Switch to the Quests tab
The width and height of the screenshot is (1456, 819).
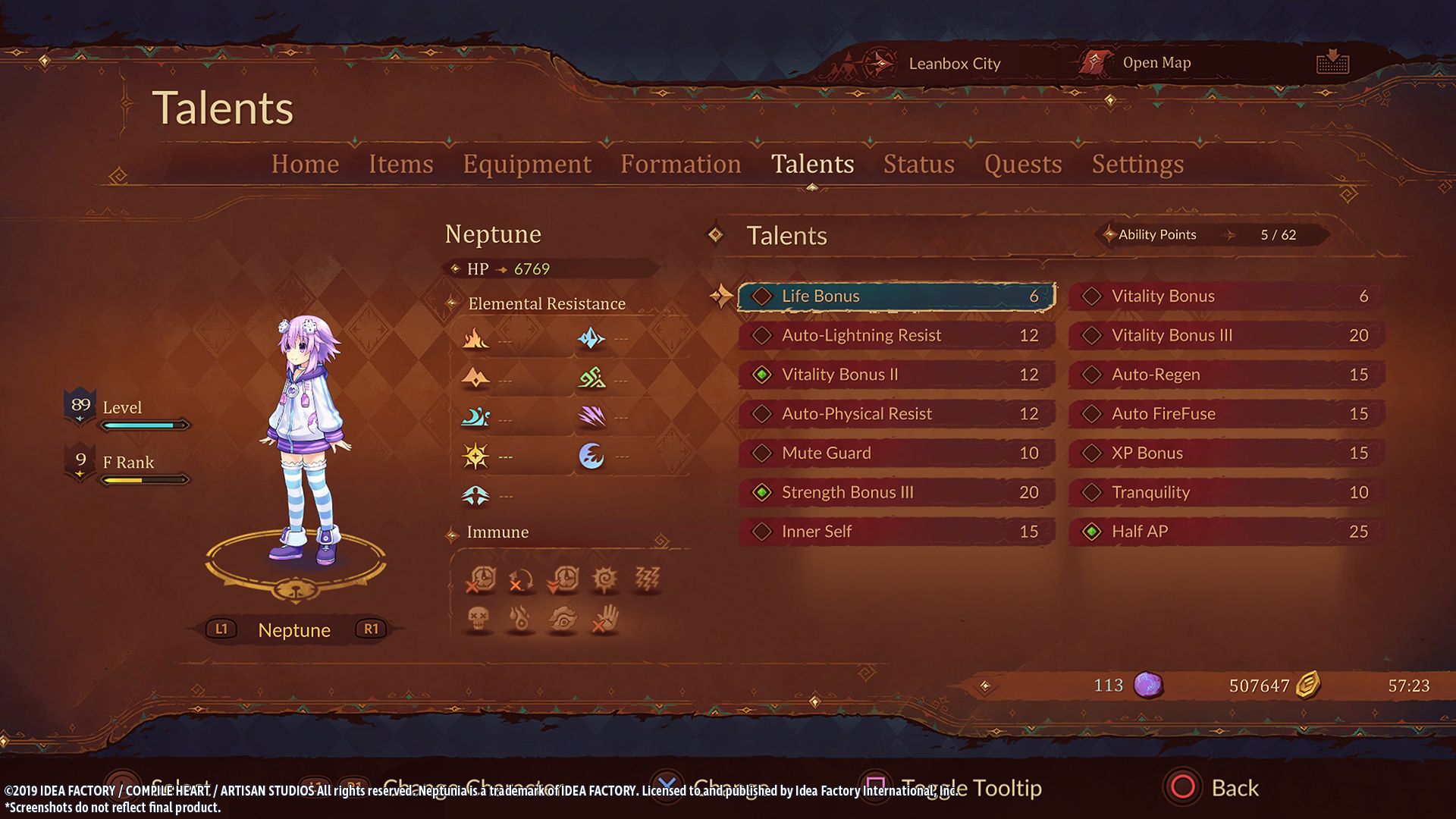click(1022, 164)
